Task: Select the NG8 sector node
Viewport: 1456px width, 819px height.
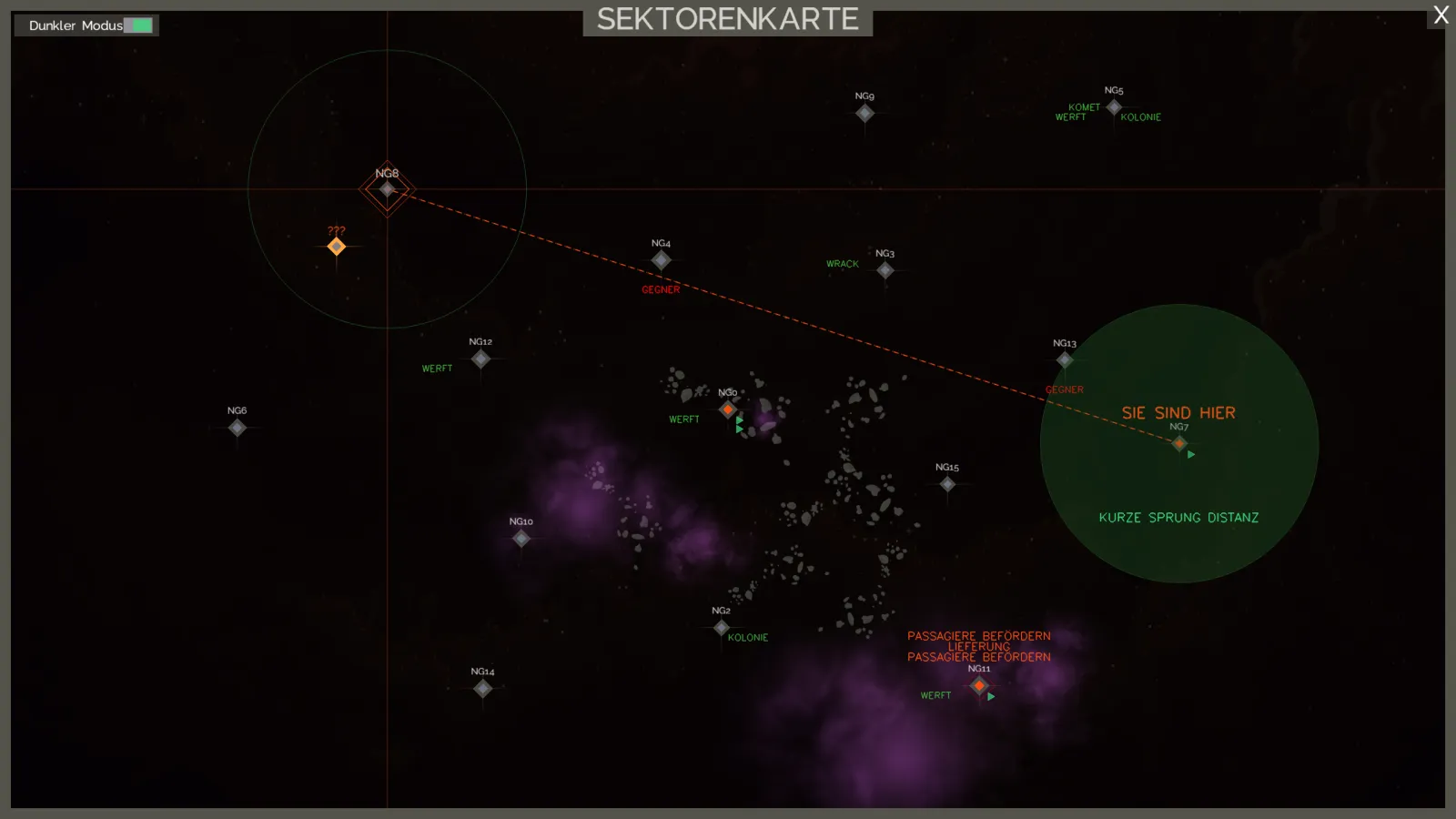Action: coord(388,189)
